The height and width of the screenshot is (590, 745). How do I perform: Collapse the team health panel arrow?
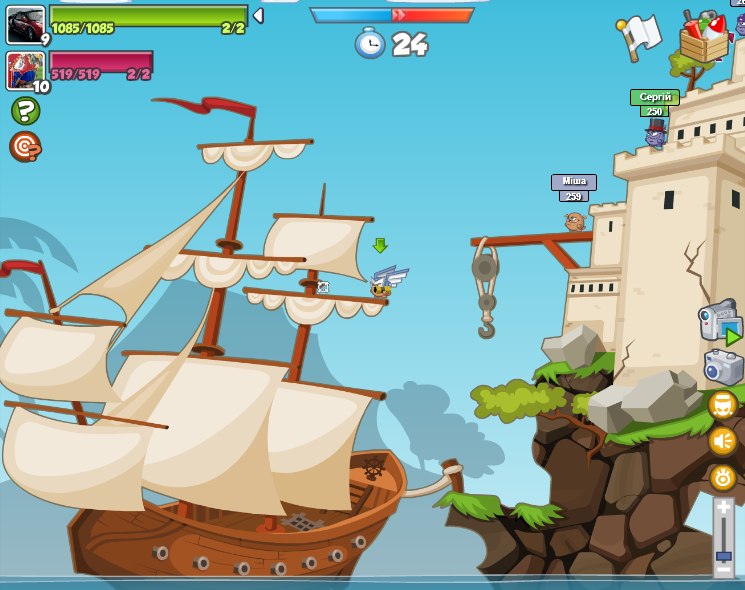pyautogui.click(x=258, y=15)
